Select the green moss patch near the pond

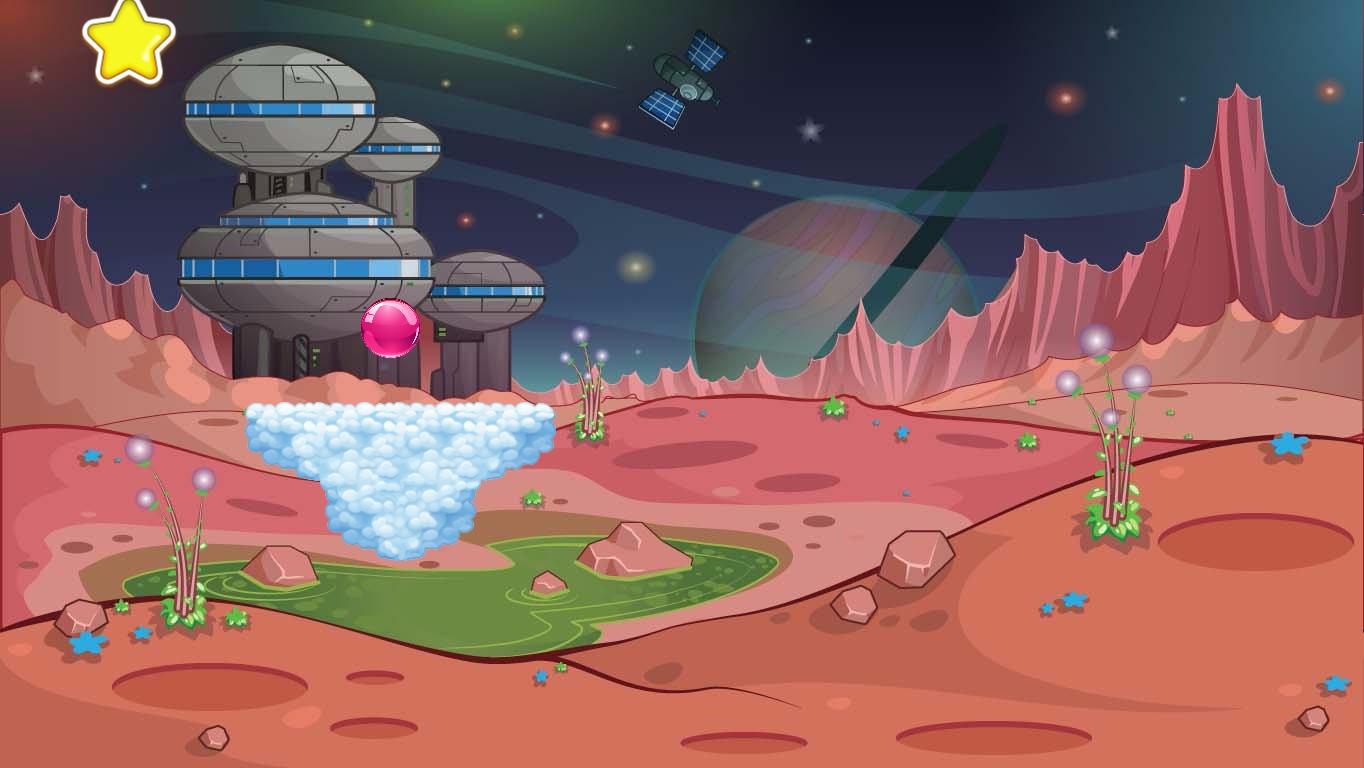coord(533,498)
